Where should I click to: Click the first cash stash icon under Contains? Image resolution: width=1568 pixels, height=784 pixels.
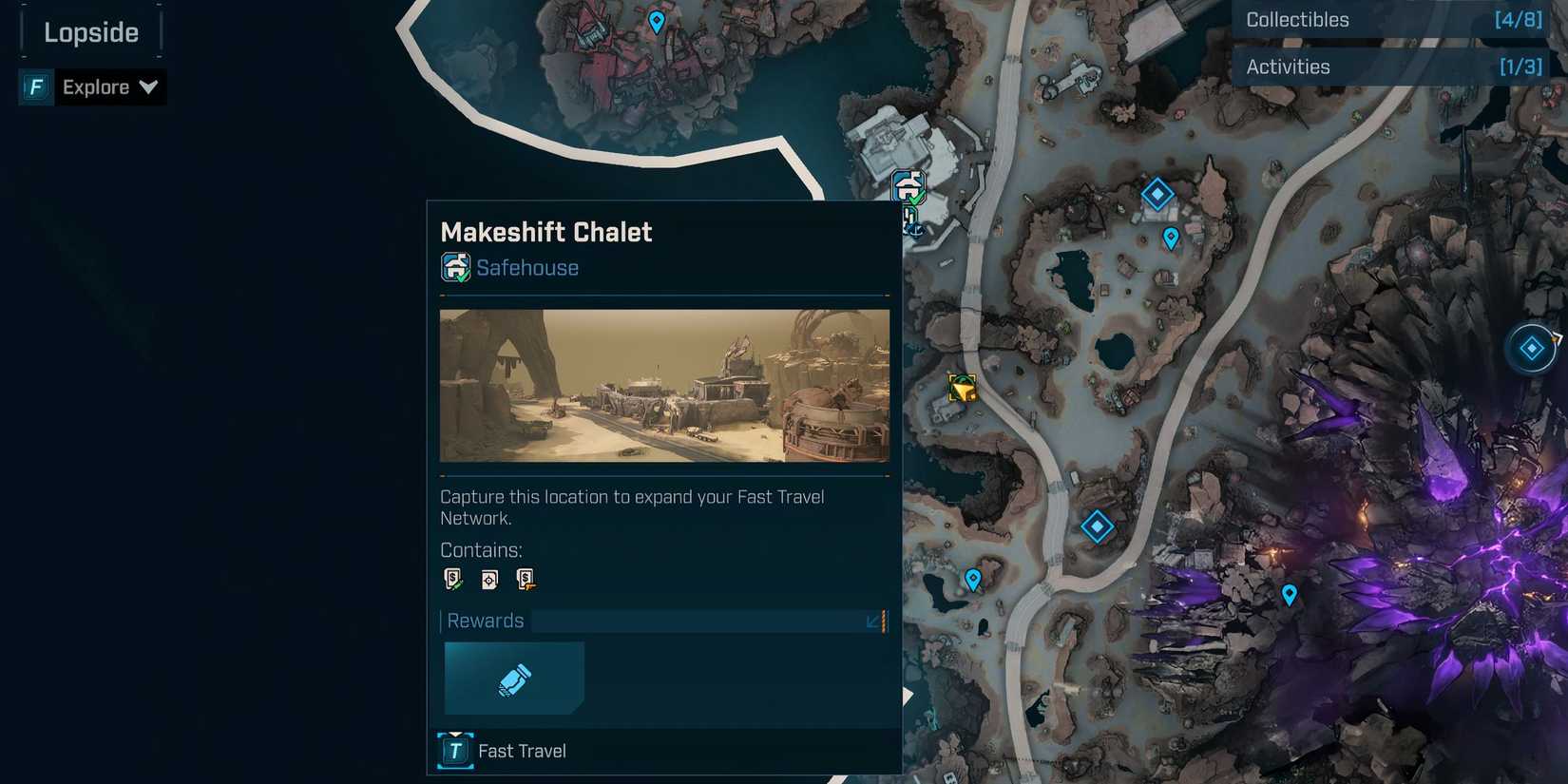[452, 578]
